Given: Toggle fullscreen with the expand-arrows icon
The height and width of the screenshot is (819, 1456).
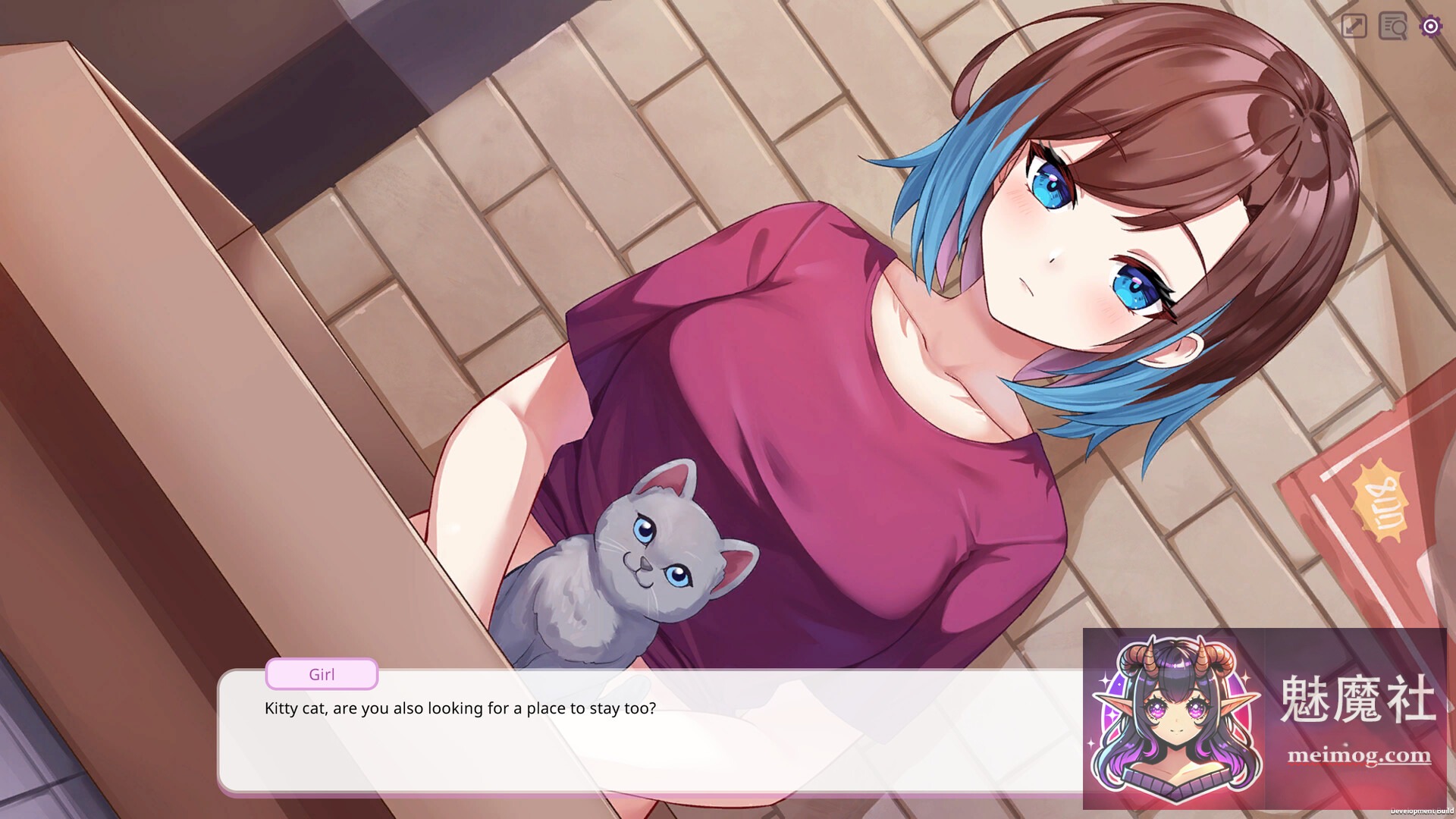Looking at the screenshot, I should [1354, 27].
